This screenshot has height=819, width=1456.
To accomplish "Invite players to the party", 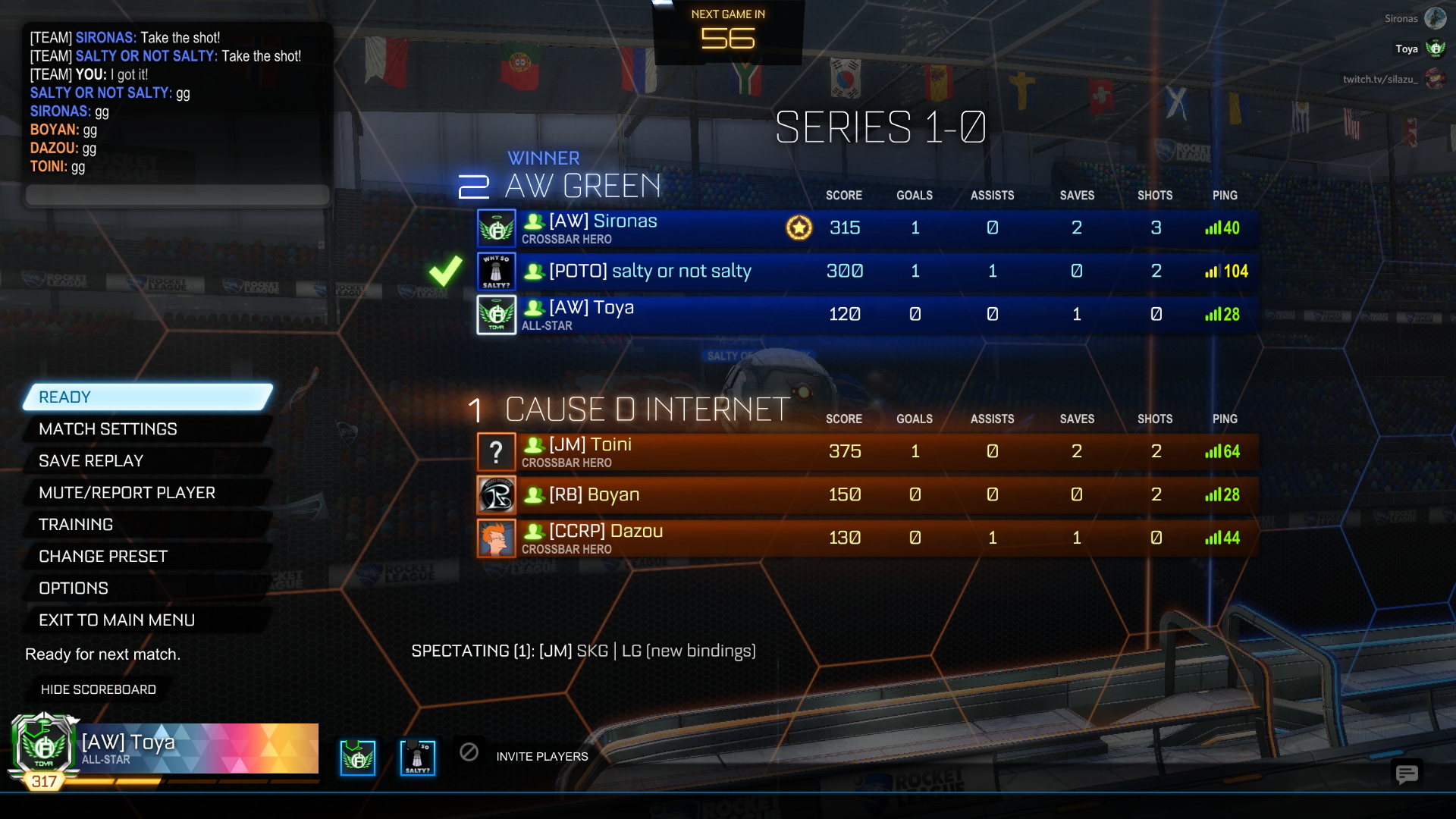I will [x=541, y=756].
